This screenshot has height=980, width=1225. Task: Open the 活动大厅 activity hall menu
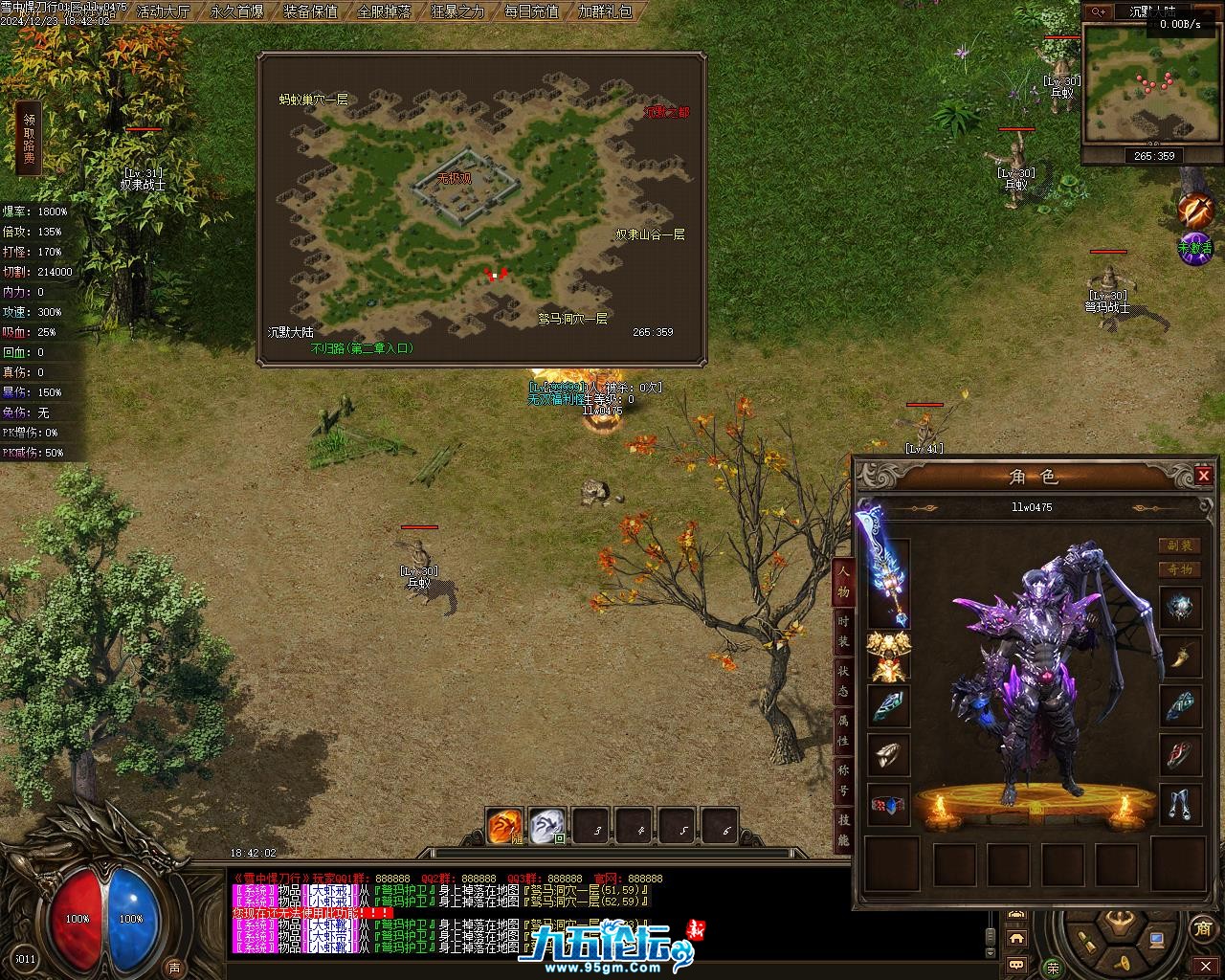(164, 12)
